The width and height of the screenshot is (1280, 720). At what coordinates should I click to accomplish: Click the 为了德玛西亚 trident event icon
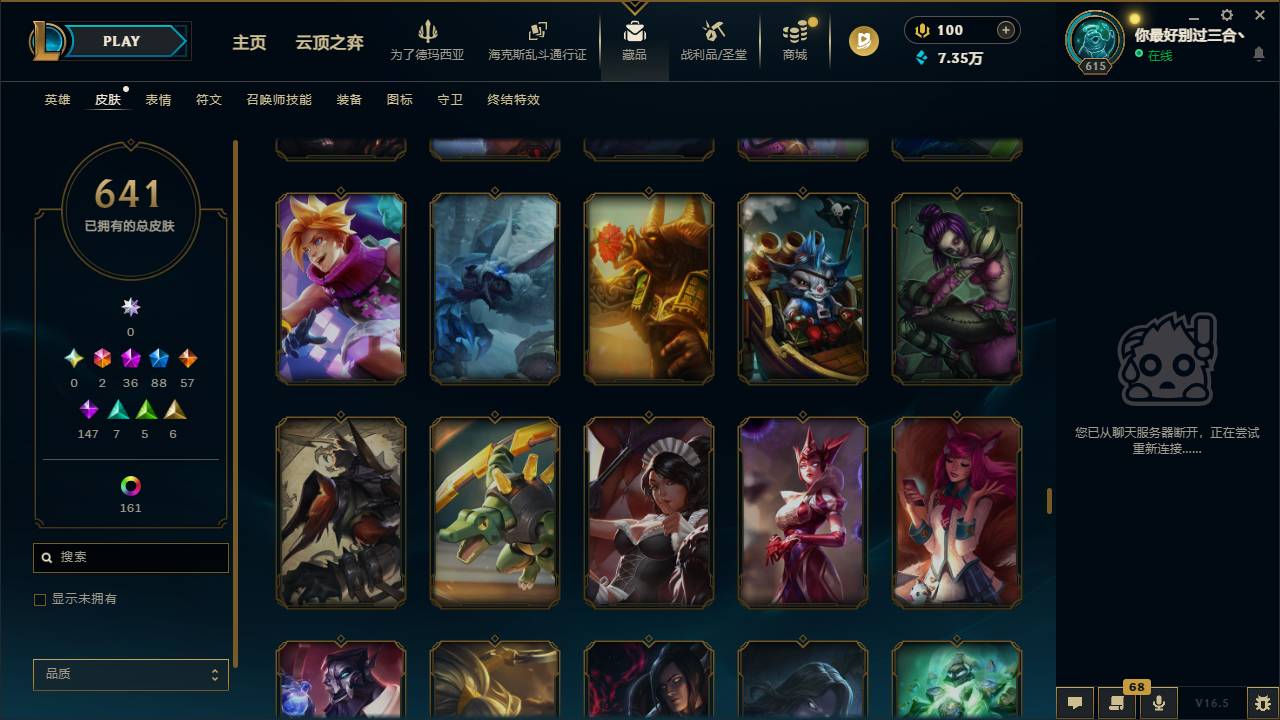(x=429, y=32)
